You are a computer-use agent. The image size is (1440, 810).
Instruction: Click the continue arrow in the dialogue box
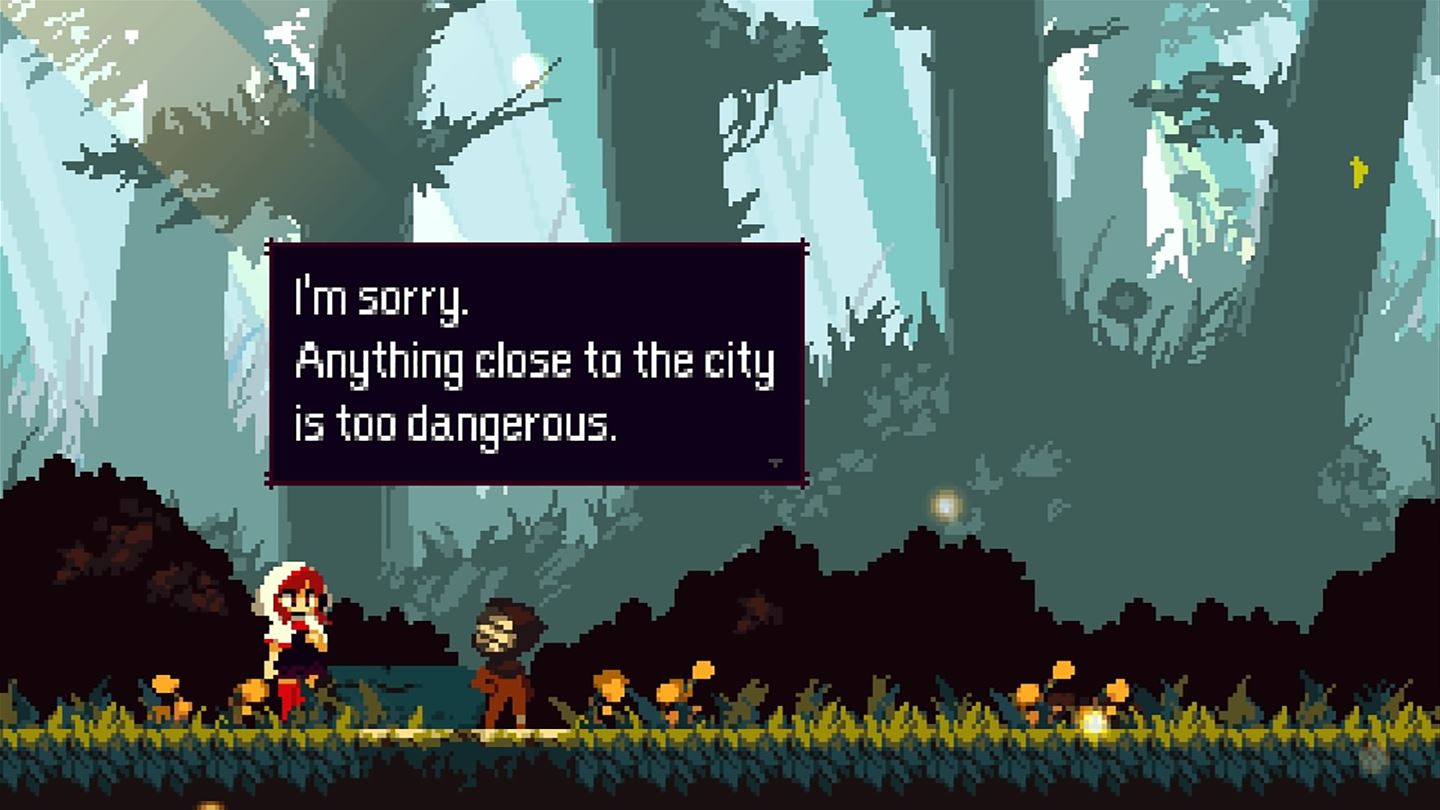(x=776, y=463)
